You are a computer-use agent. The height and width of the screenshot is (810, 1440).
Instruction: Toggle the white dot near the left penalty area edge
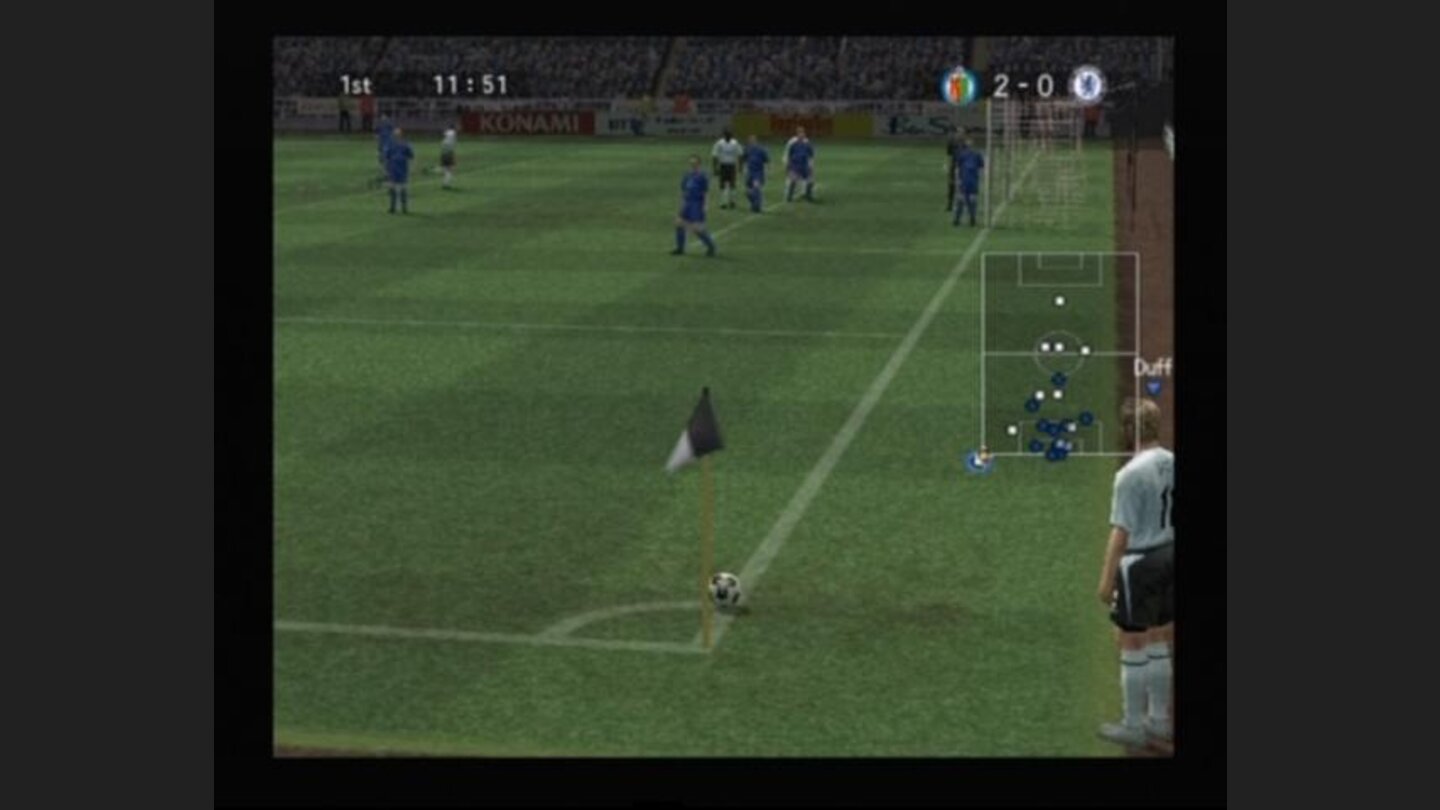pyautogui.click(x=1012, y=429)
